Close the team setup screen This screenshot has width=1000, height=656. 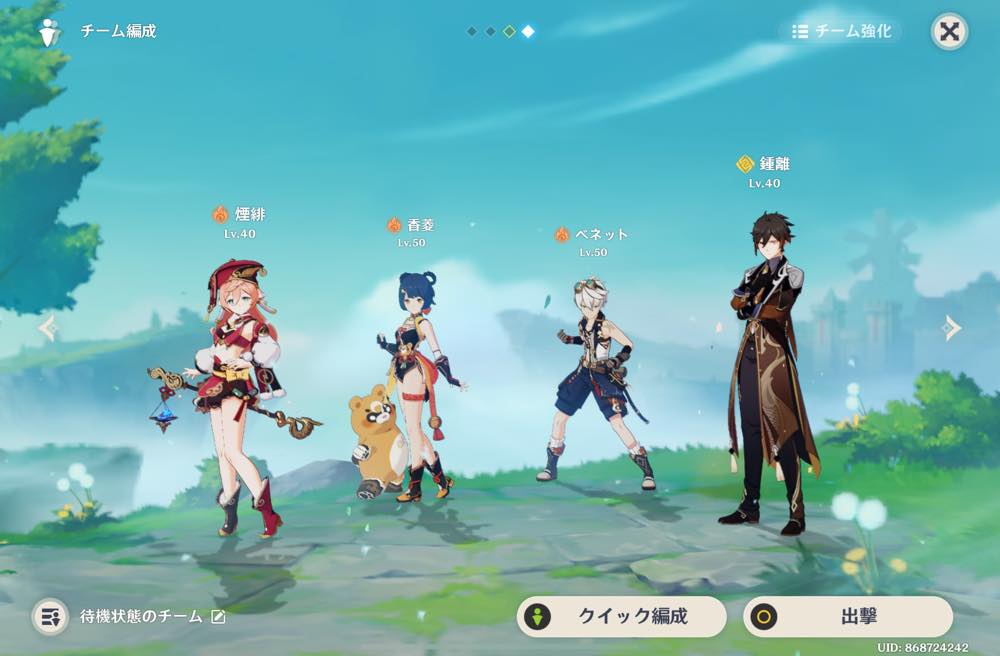pyautogui.click(x=949, y=31)
